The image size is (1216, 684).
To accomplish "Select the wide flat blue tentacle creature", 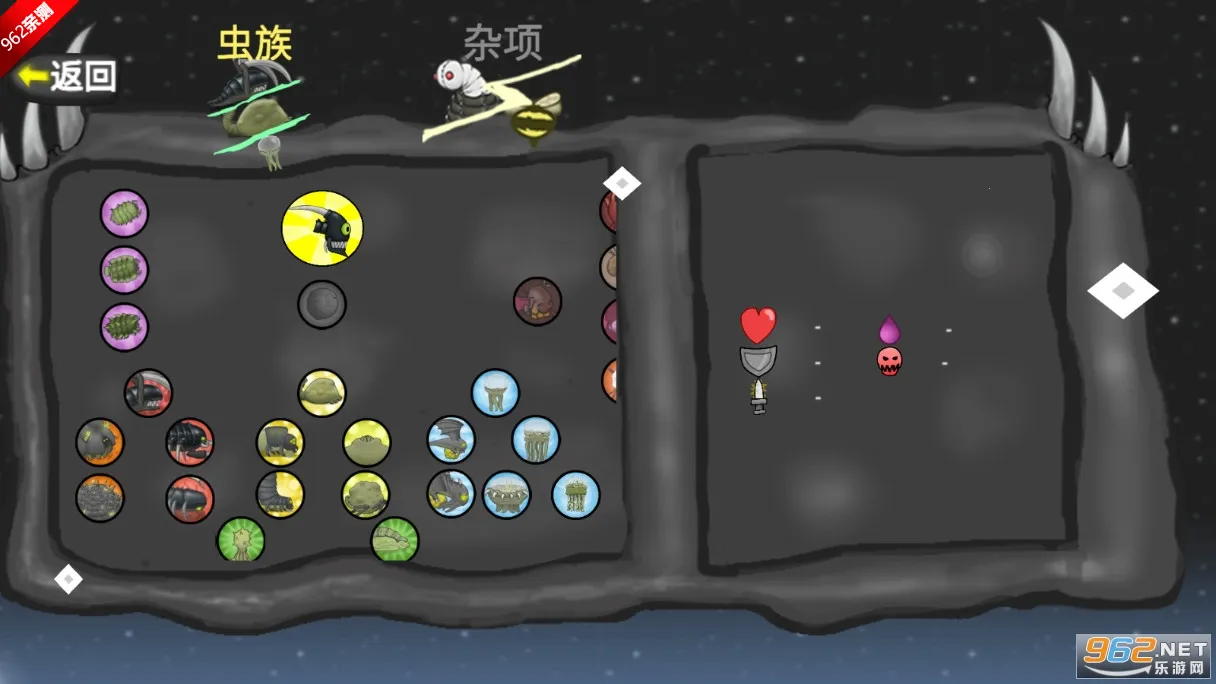I will [506, 495].
